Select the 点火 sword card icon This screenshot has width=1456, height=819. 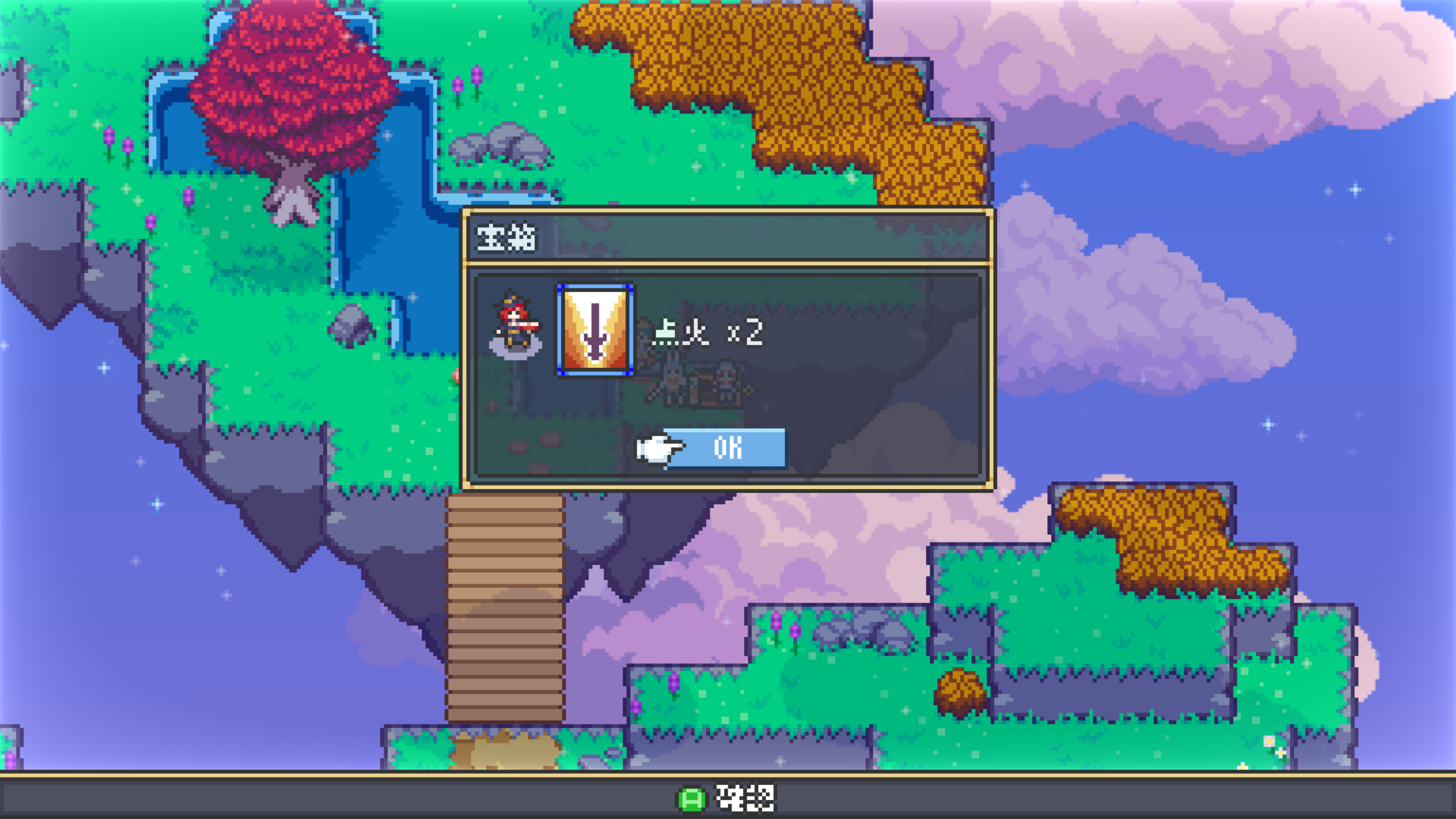tap(595, 330)
